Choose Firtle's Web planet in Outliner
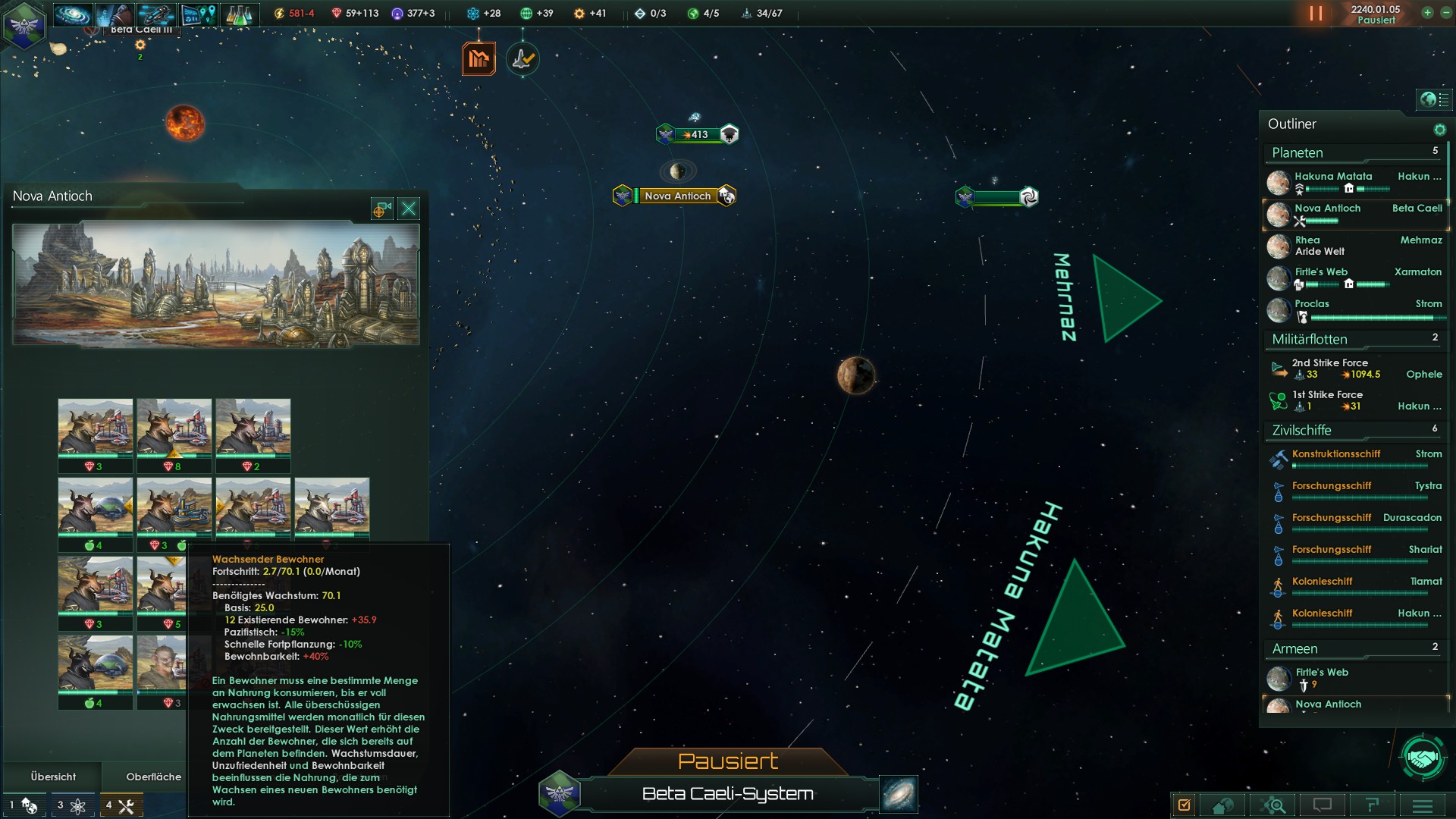The width and height of the screenshot is (1456, 819). (x=1321, y=272)
